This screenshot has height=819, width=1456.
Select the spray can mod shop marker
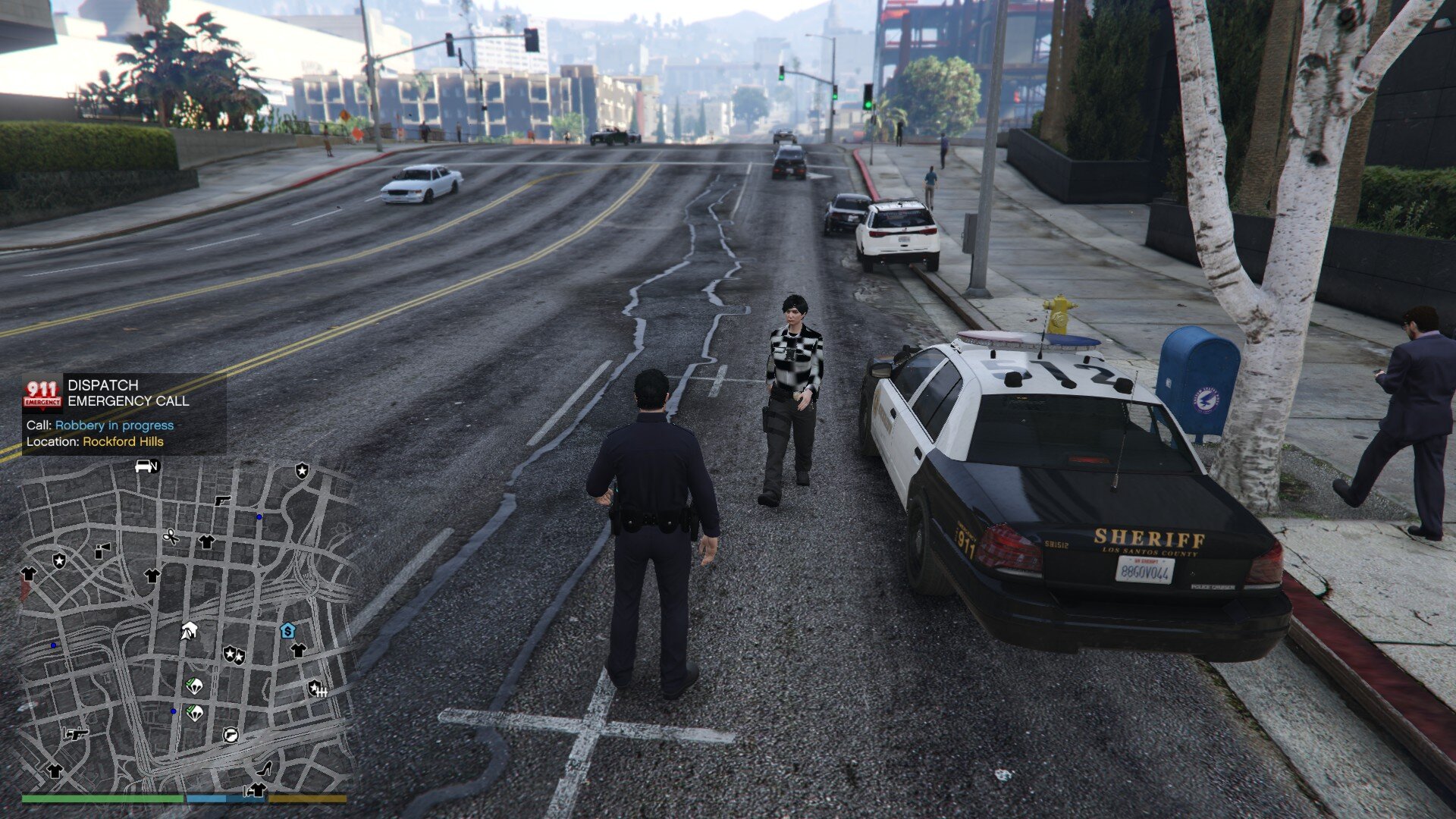click(x=102, y=551)
